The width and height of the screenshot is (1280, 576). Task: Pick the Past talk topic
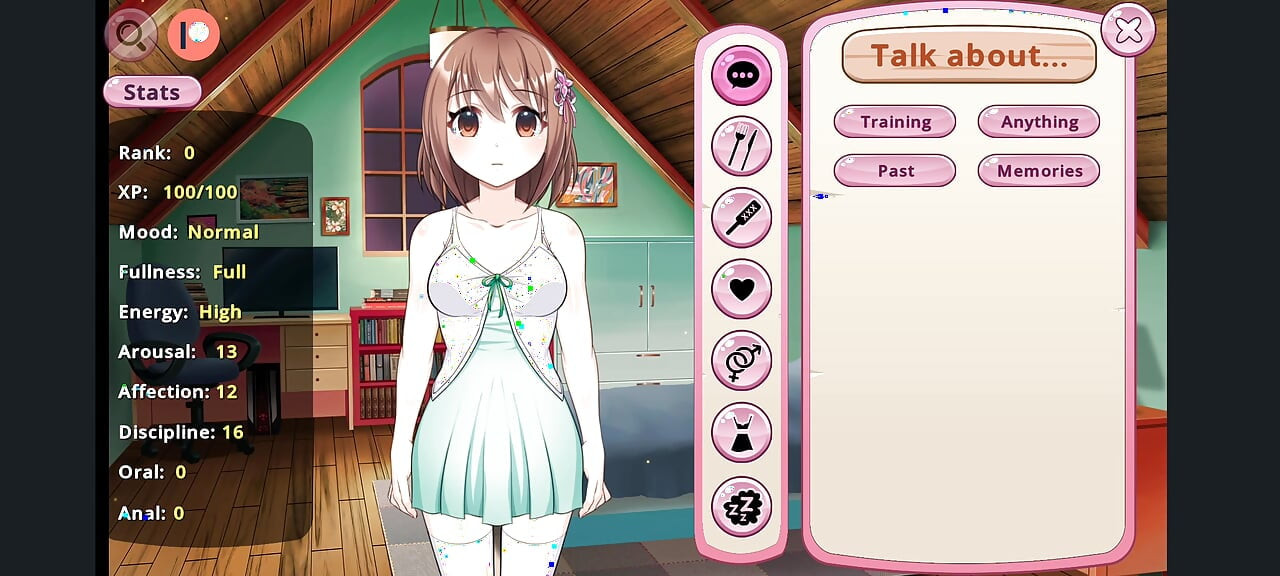coord(895,171)
